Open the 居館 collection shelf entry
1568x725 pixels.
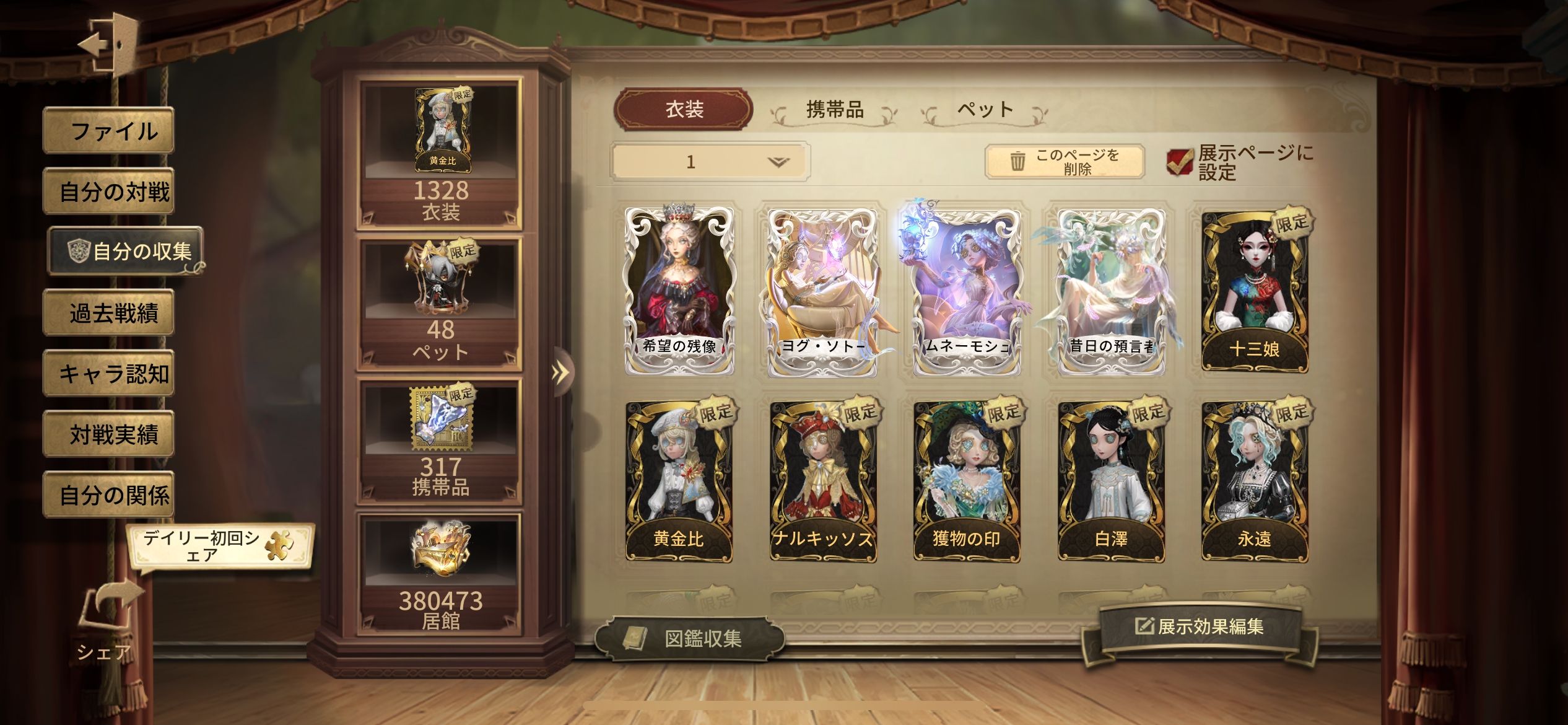pos(440,573)
